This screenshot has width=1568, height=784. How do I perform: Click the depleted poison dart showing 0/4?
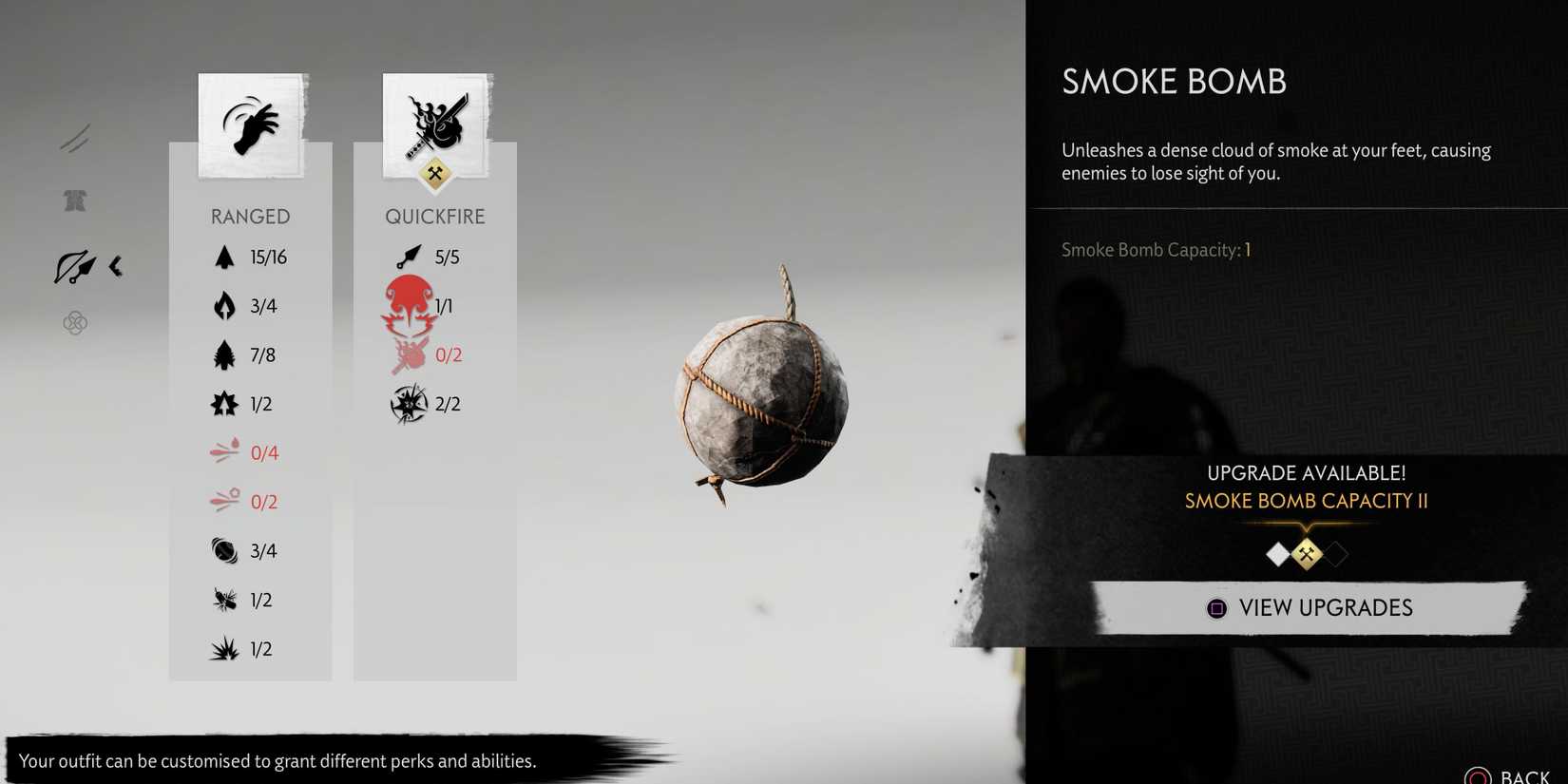pyautogui.click(x=224, y=452)
